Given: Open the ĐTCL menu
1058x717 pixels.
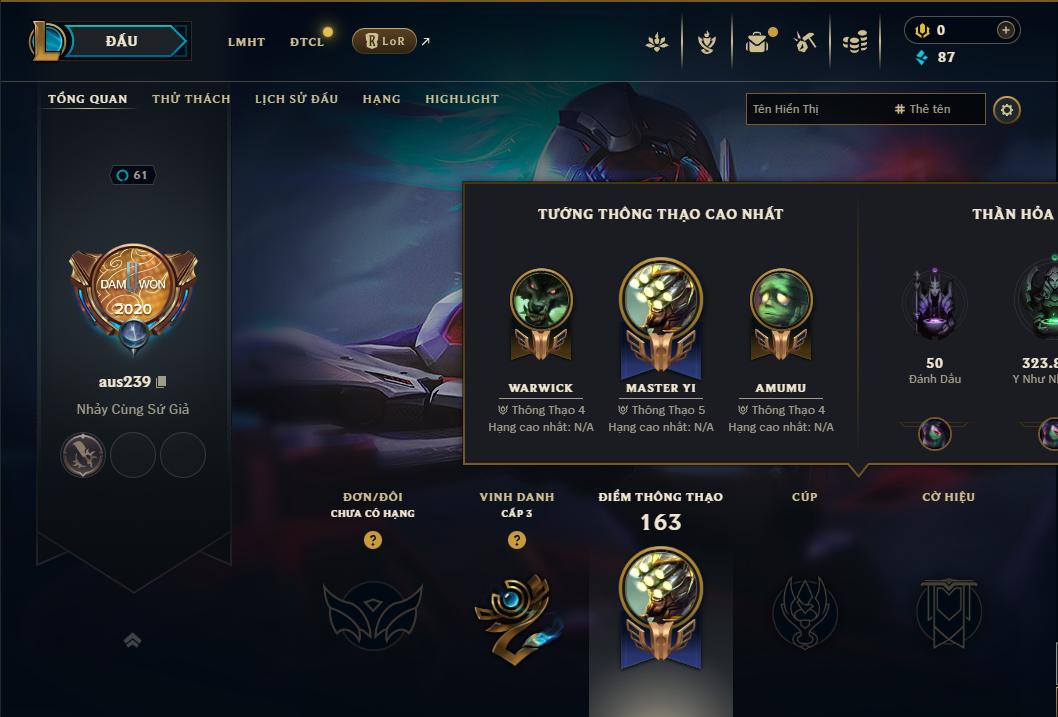Looking at the screenshot, I should 306,42.
